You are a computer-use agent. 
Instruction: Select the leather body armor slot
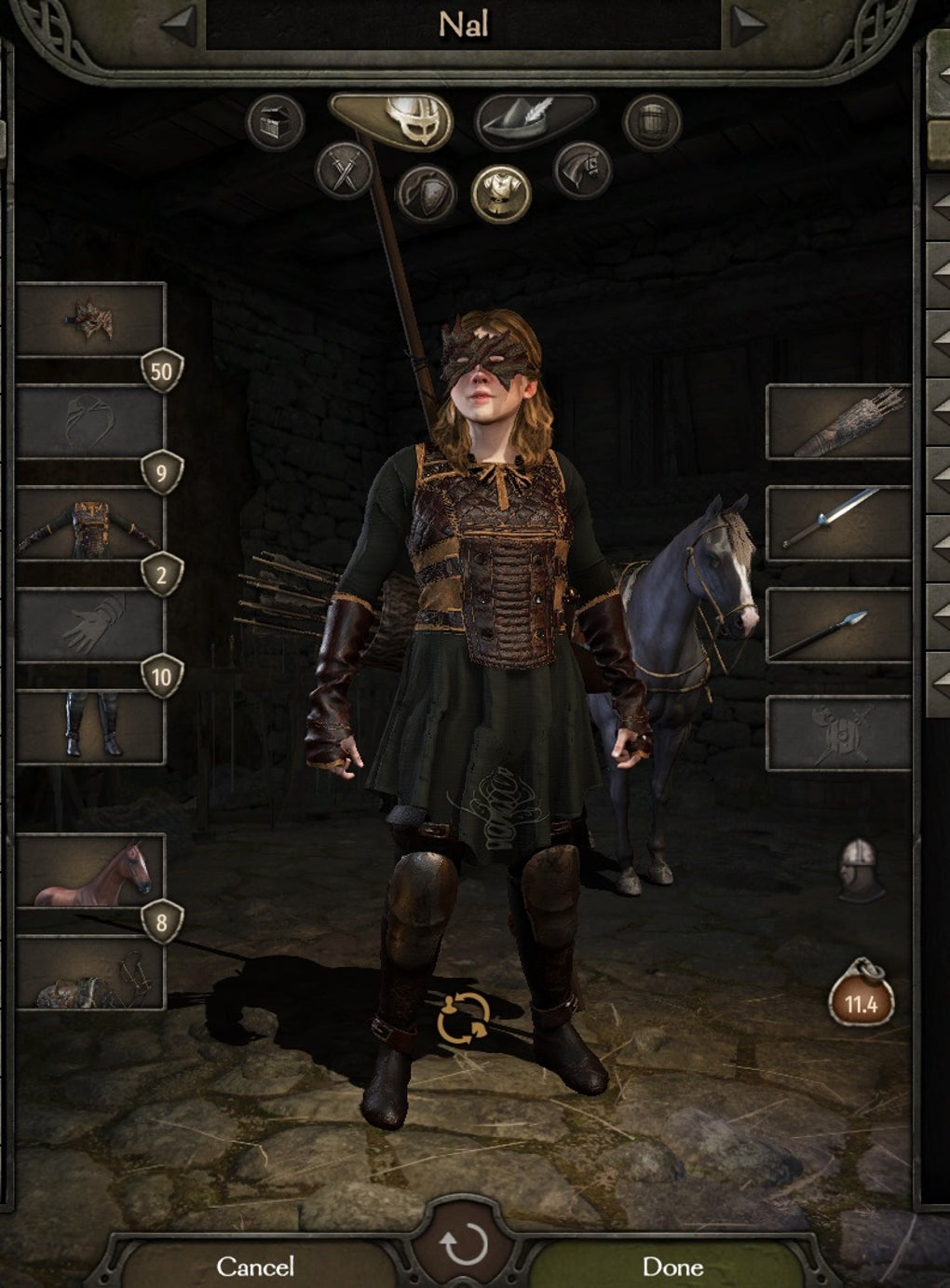point(90,523)
